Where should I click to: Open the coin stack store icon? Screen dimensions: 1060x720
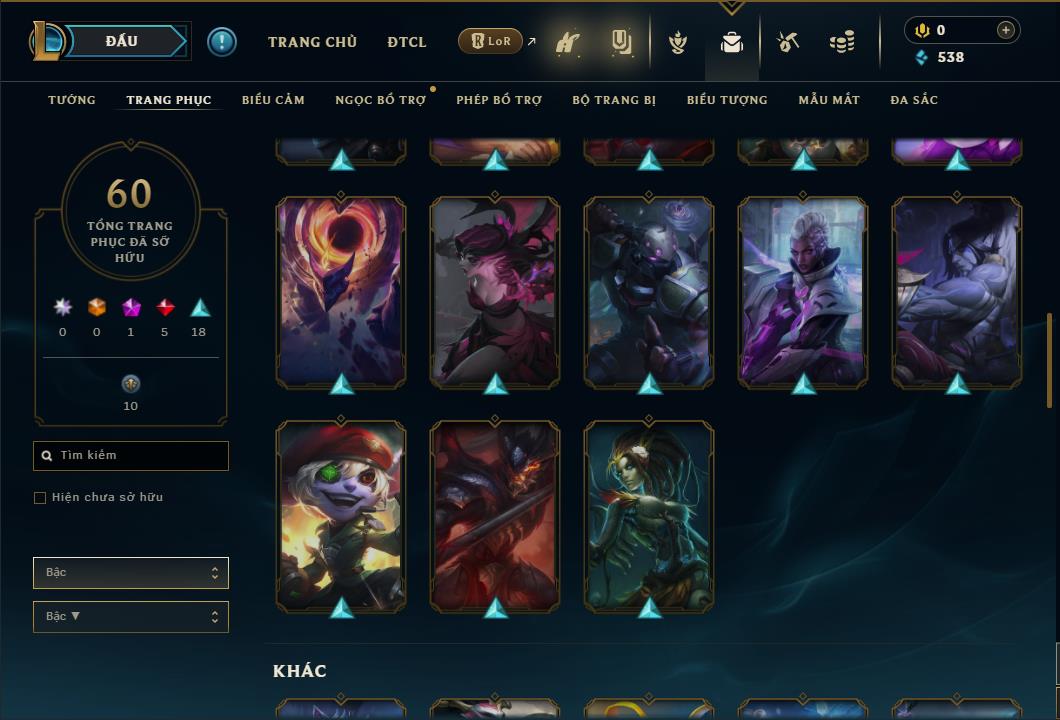coord(842,42)
